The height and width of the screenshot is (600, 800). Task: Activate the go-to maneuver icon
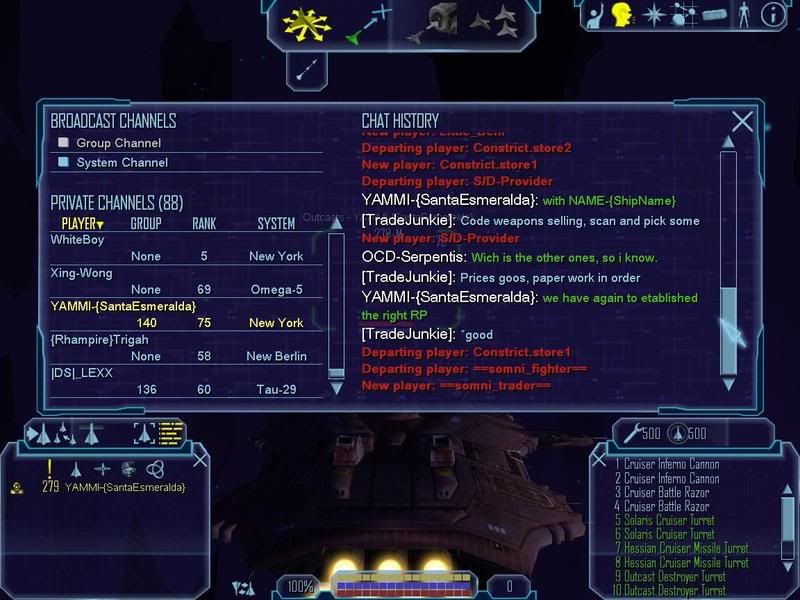click(369, 24)
